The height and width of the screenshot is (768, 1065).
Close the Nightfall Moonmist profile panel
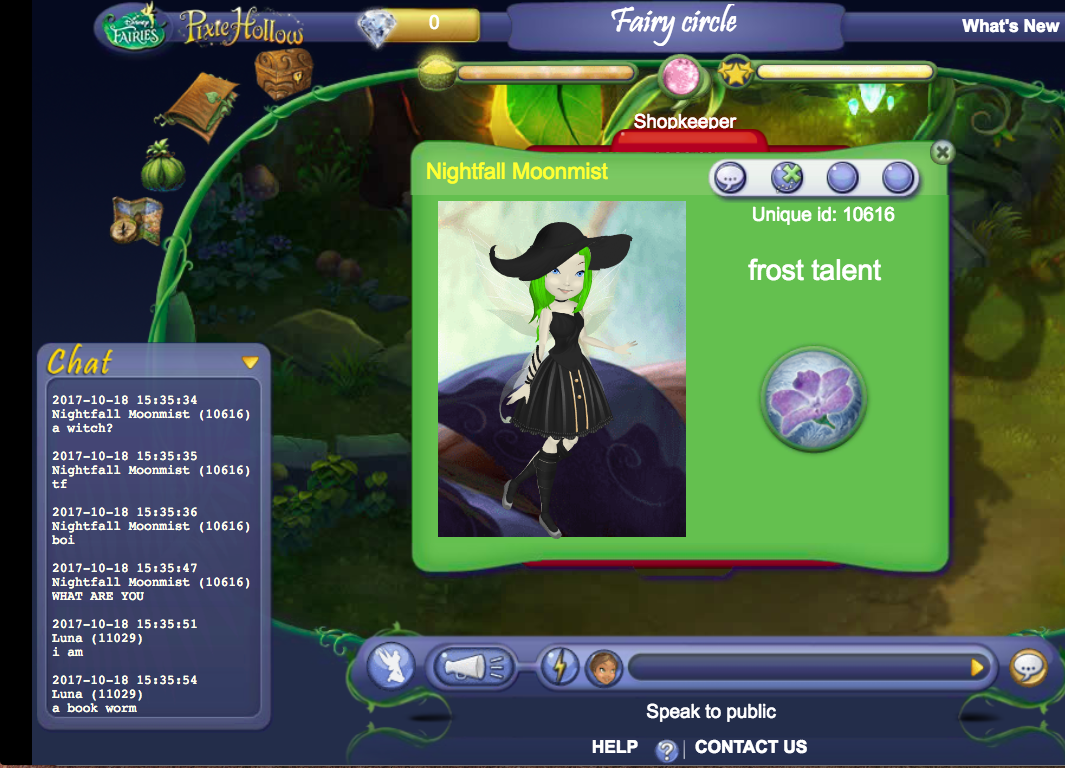coord(941,152)
